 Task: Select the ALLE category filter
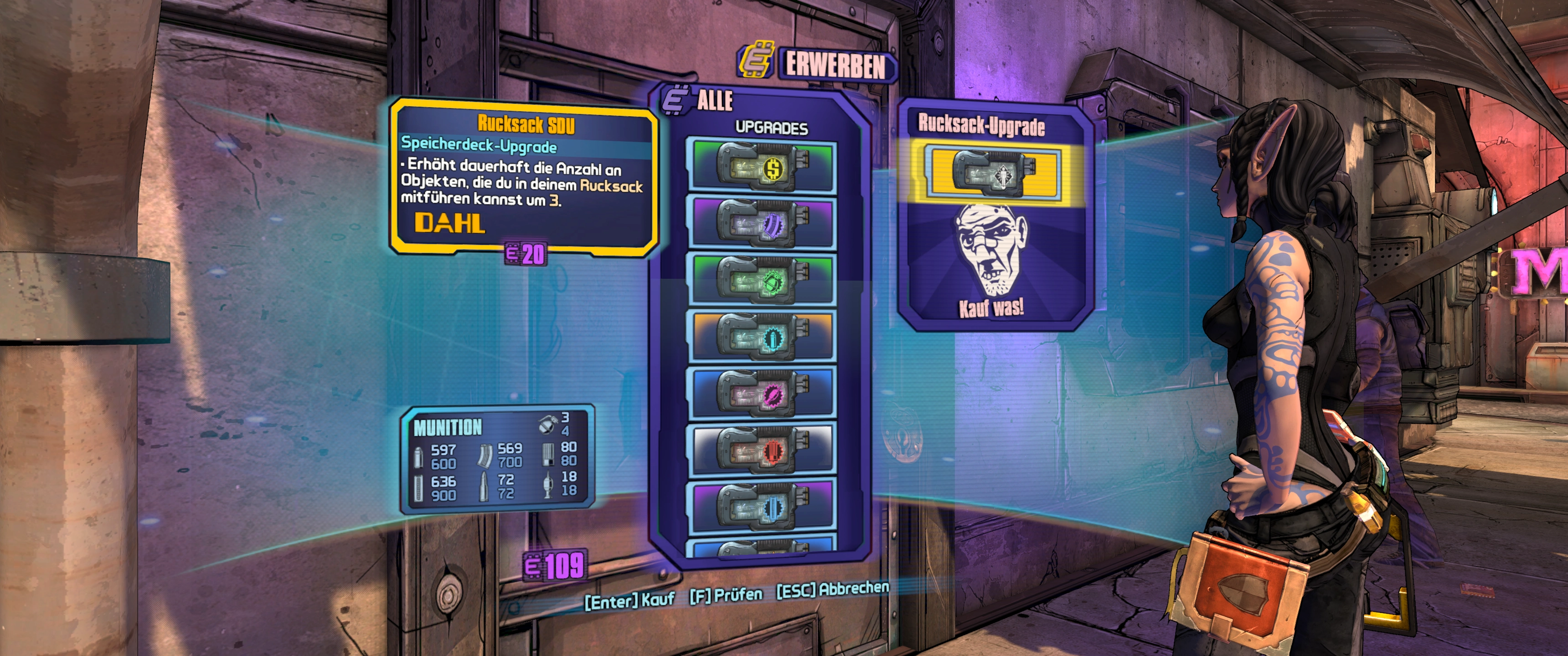[714, 100]
